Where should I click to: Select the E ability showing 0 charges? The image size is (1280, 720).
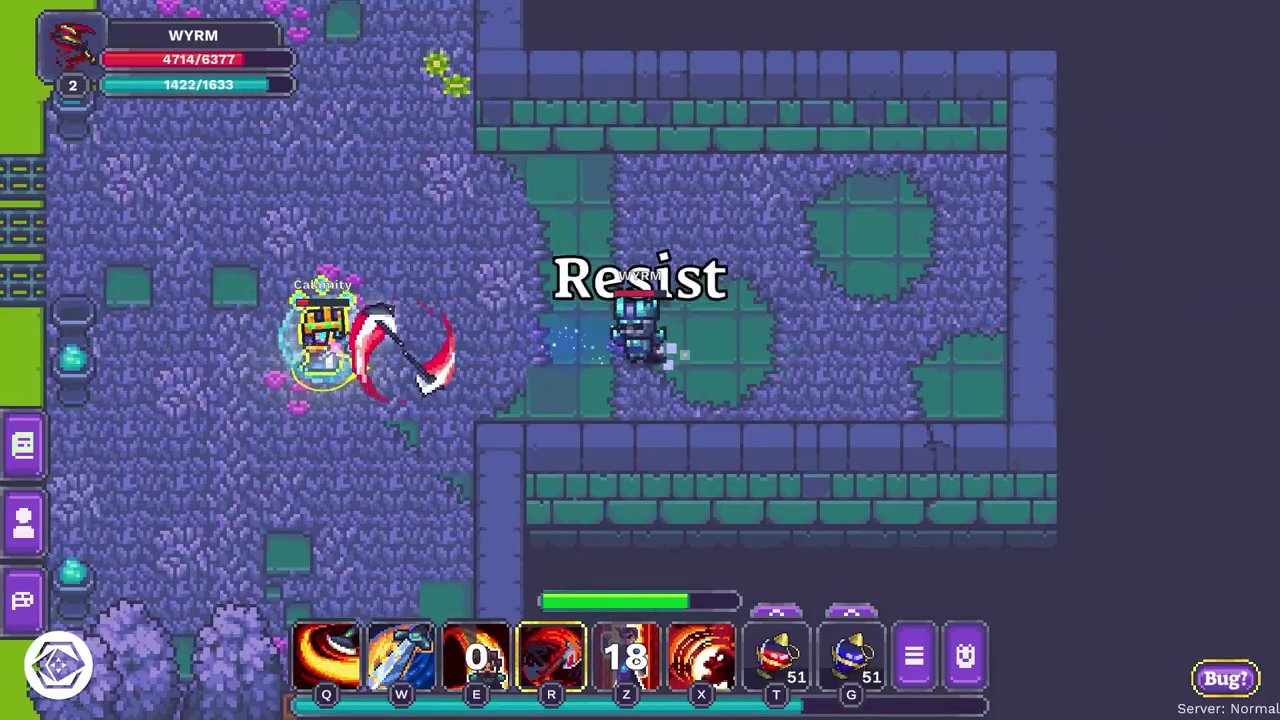pyautogui.click(x=476, y=656)
